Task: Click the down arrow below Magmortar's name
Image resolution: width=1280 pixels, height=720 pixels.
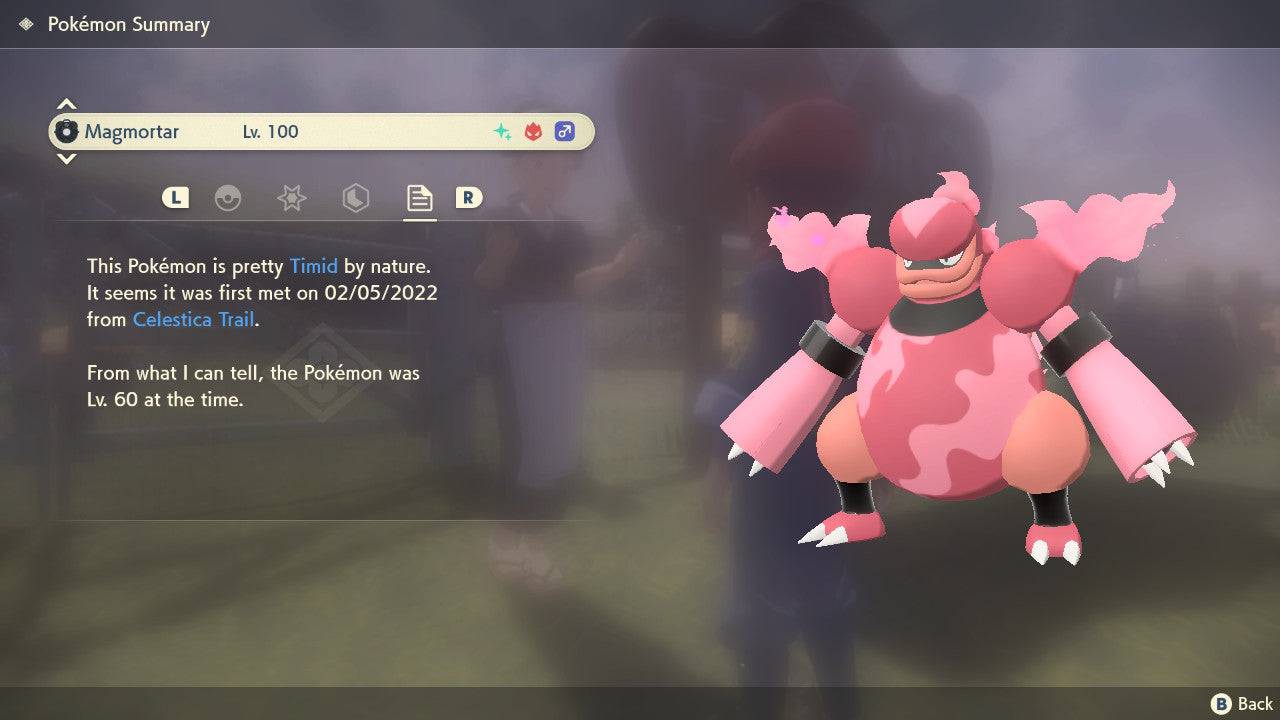Action: pyautogui.click(x=66, y=160)
